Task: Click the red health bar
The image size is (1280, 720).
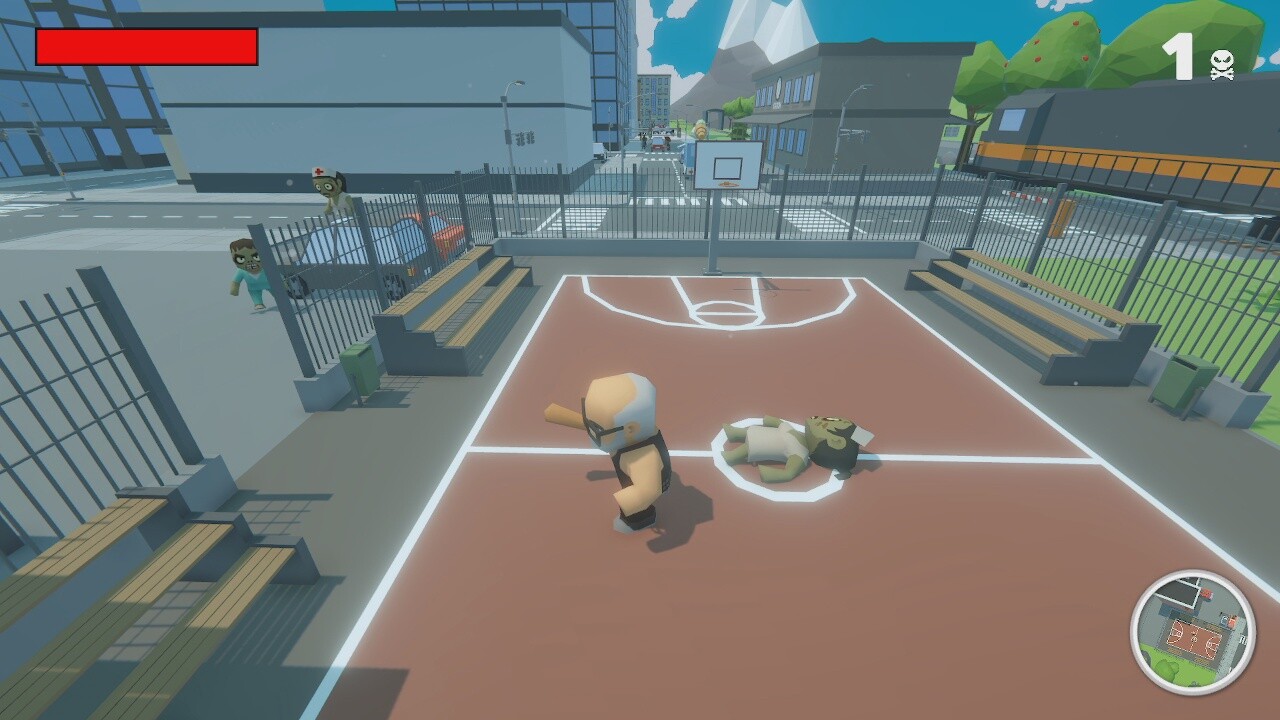Action: pos(145,44)
